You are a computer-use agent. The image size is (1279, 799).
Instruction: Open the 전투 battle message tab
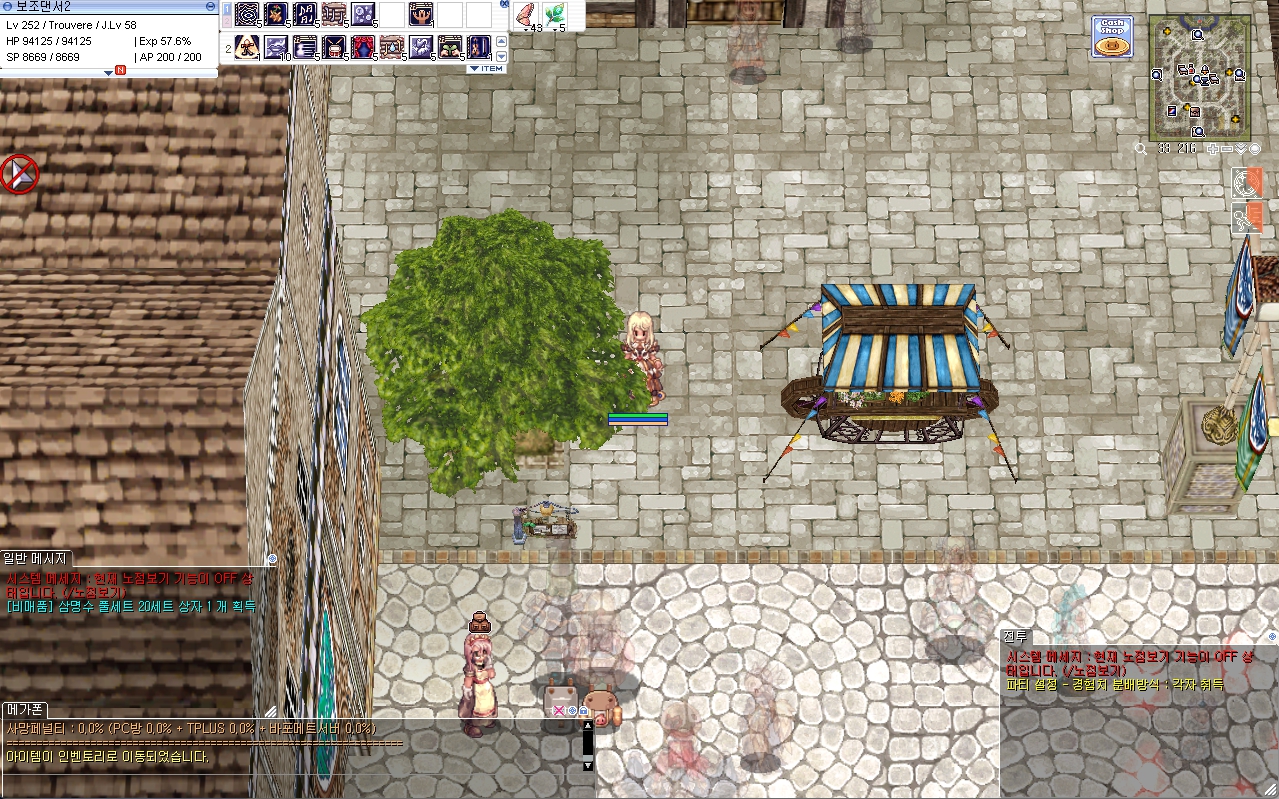pos(1015,636)
